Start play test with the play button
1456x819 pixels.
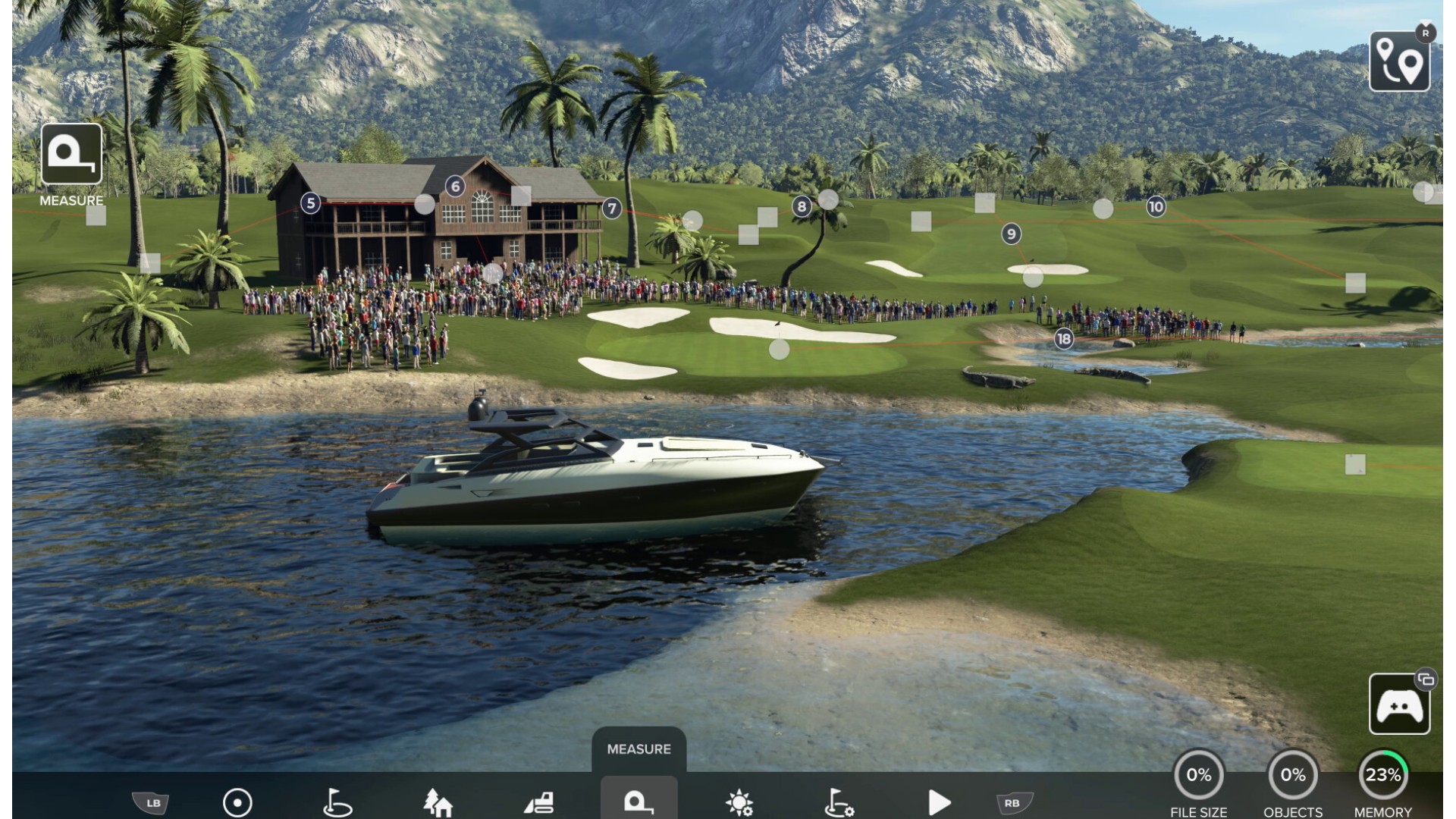tap(939, 802)
